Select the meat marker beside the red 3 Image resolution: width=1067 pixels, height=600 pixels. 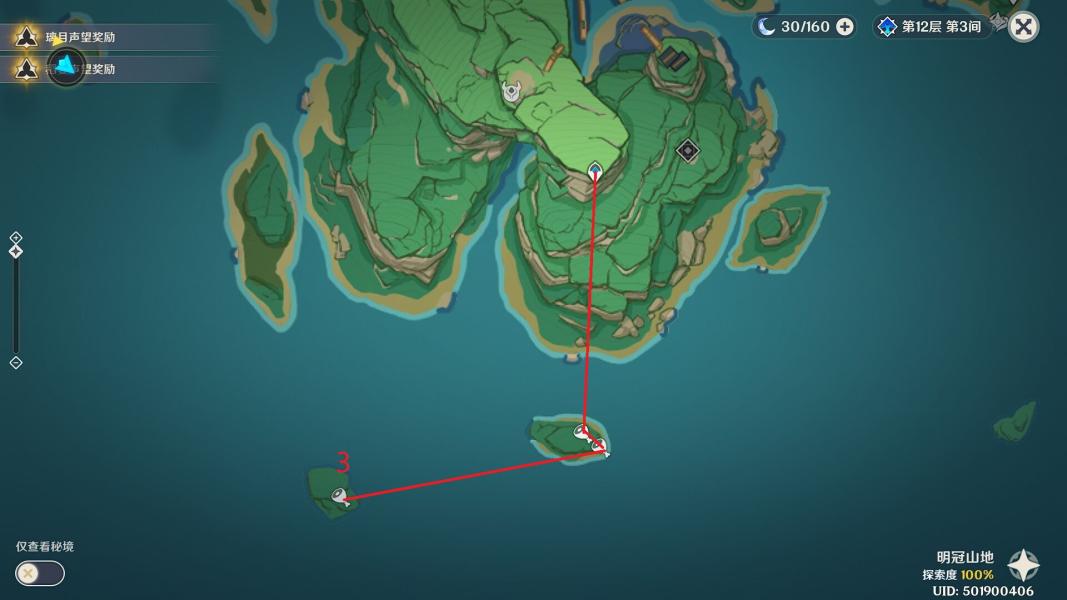(x=340, y=495)
